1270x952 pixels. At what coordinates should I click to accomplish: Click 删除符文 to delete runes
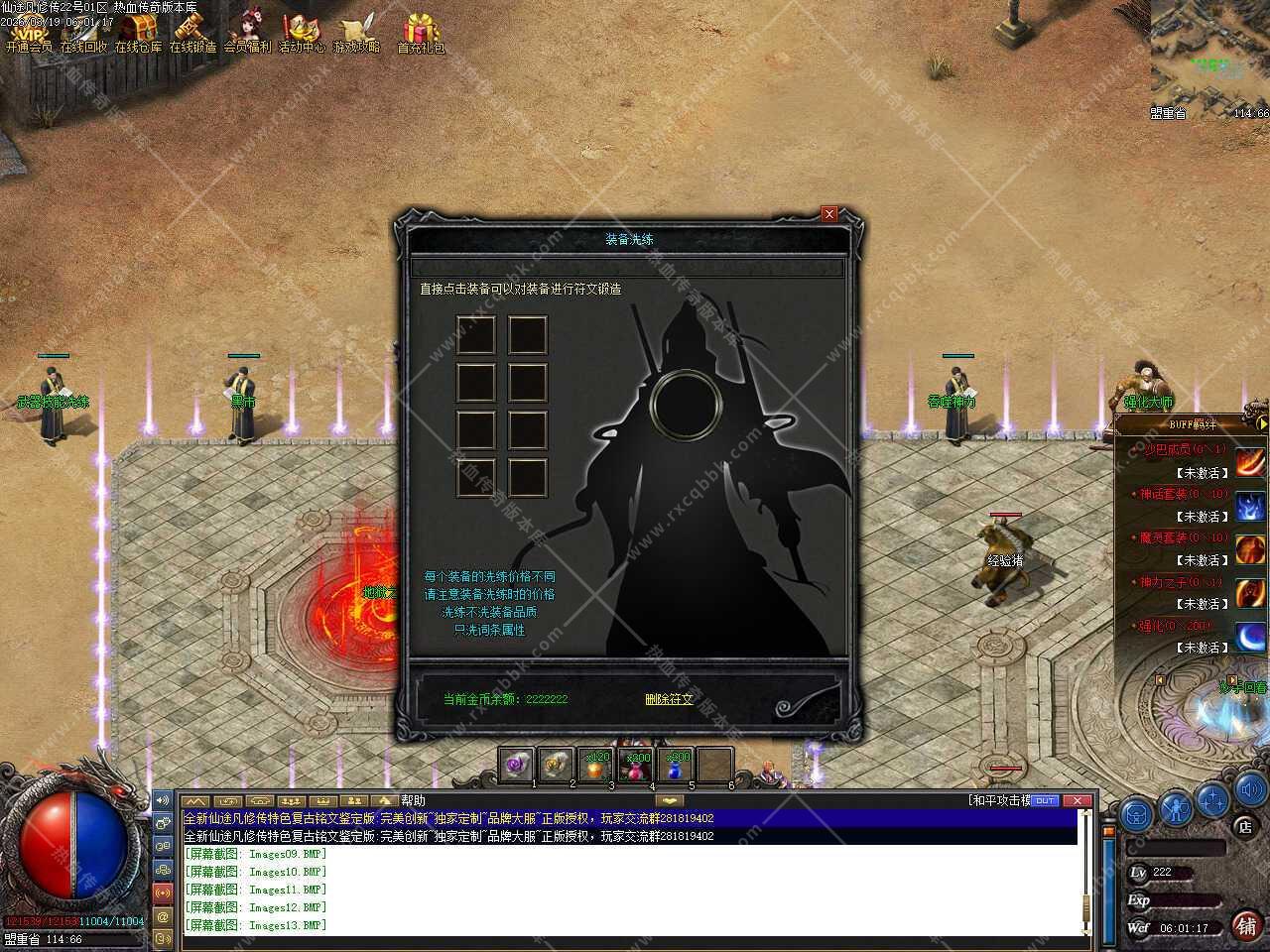click(x=669, y=699)
